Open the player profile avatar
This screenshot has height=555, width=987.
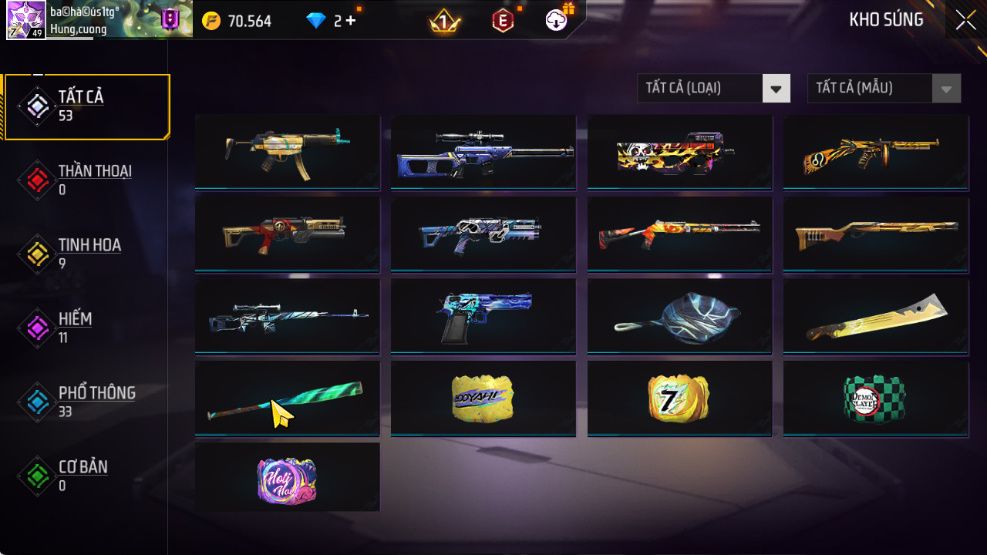click(26, 20)
